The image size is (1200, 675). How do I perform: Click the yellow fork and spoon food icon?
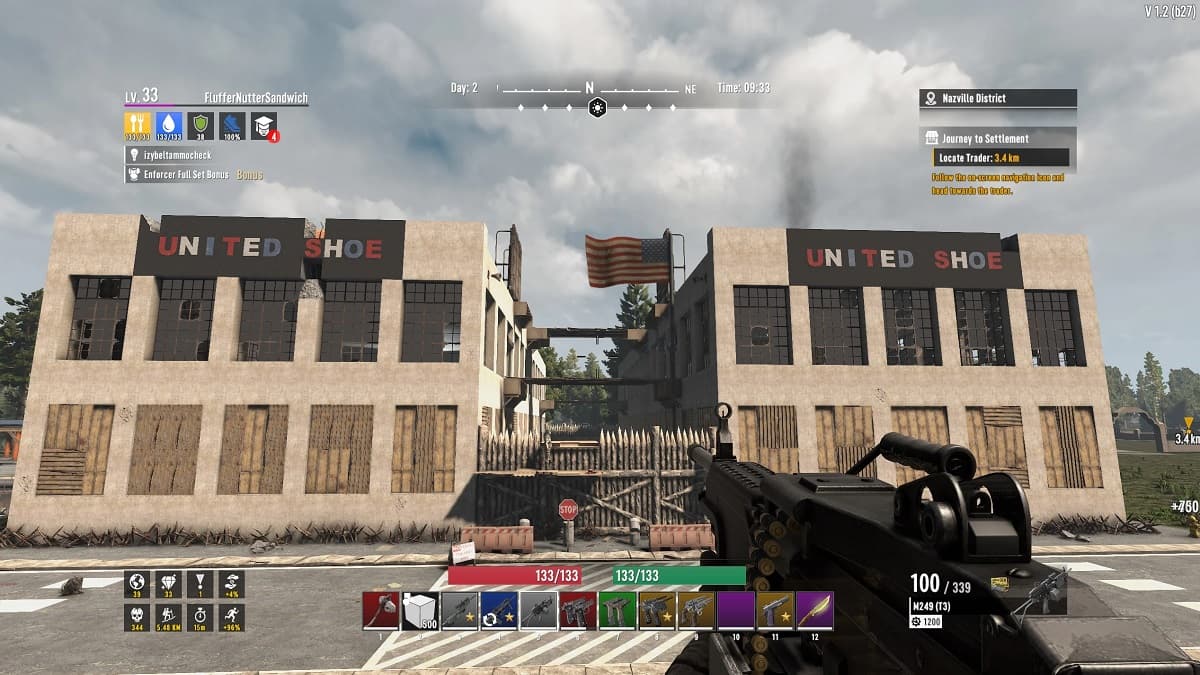[x=138, y=126]
